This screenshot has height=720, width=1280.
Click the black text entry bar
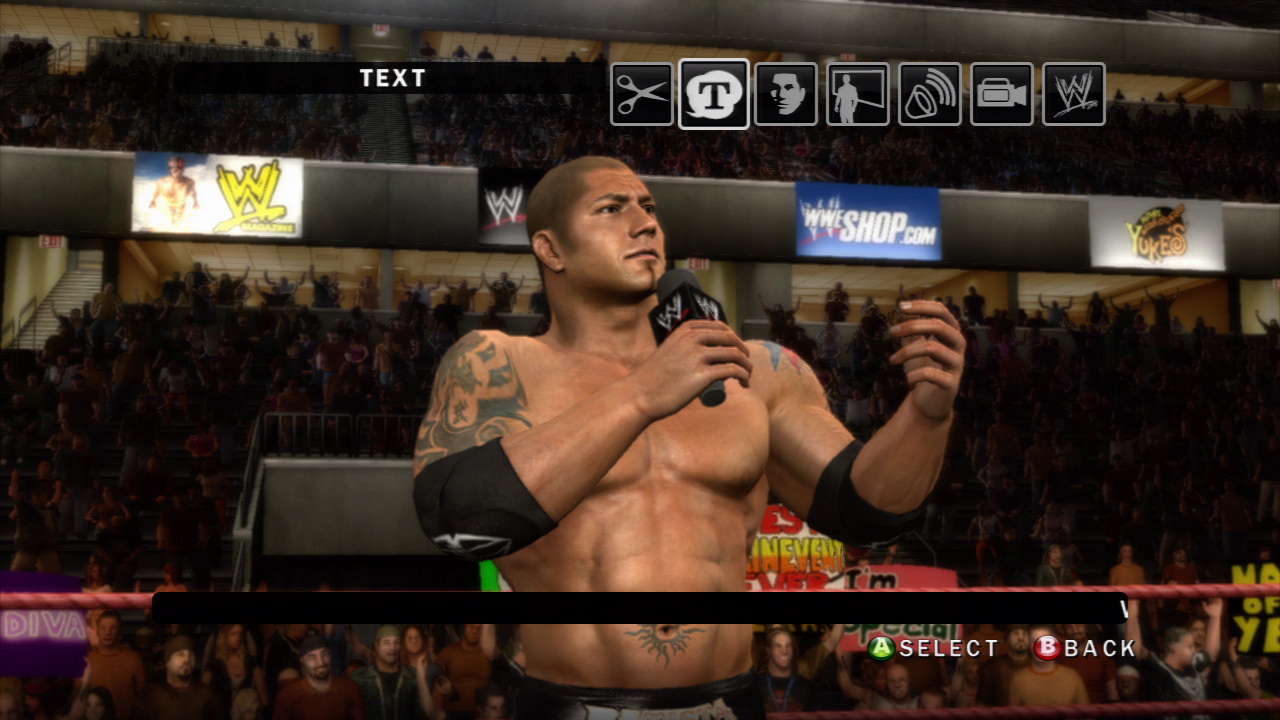pyautogui.click(x=640, y=608)
